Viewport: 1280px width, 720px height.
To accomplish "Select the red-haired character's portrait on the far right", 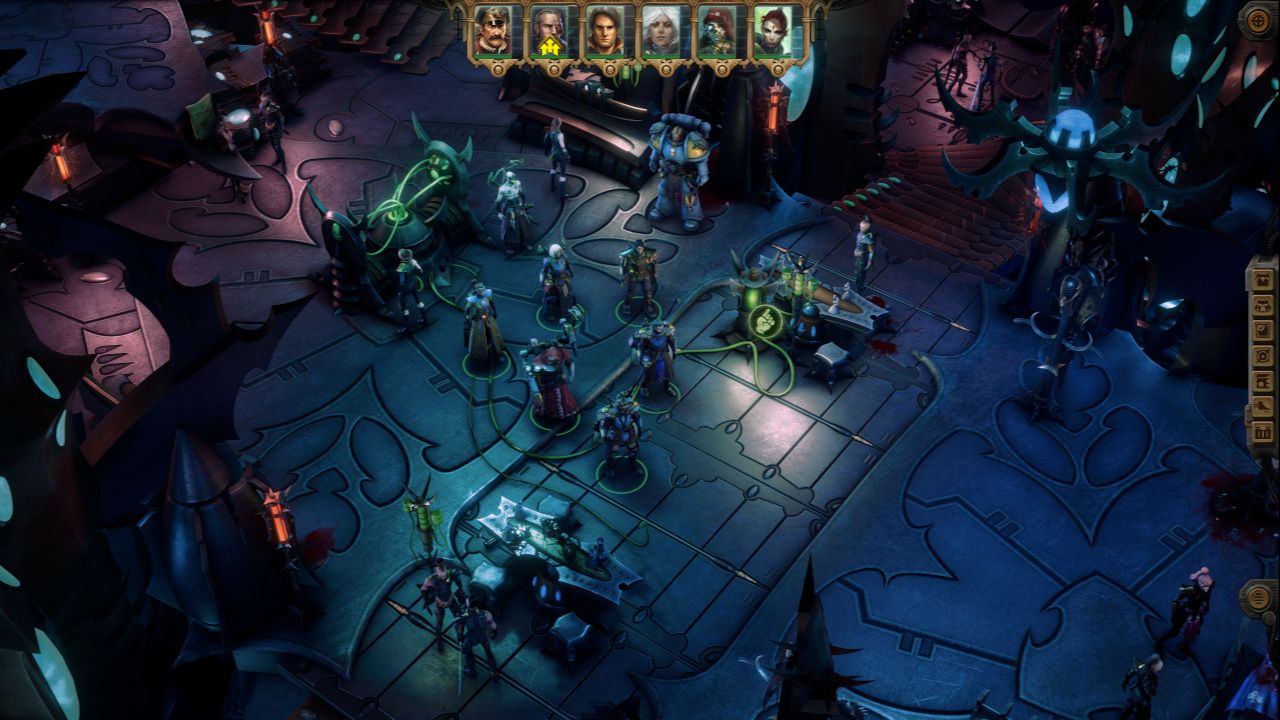I will [x=771, y=30].
